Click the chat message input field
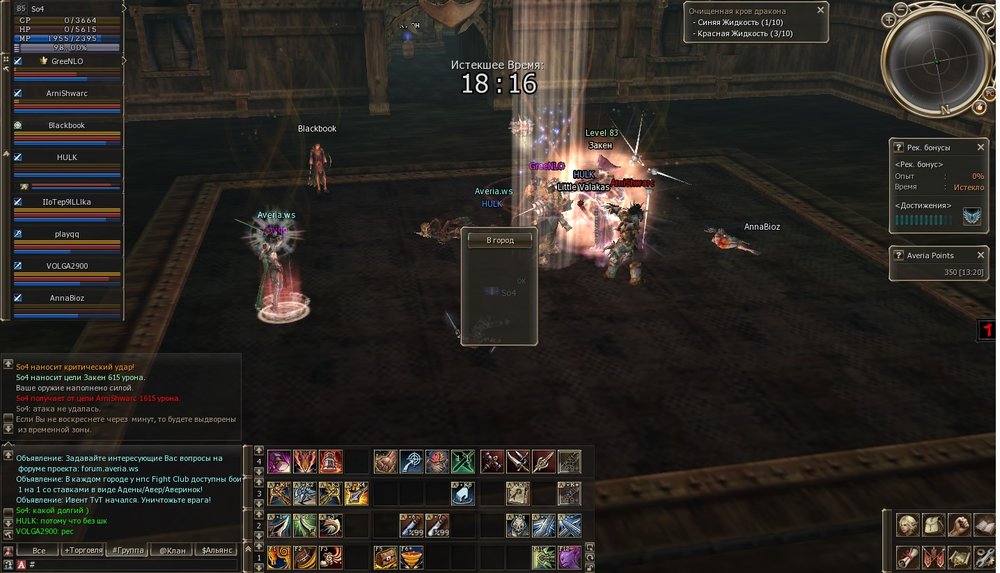This screenshot has width=1000, height=573. point(130,565)
